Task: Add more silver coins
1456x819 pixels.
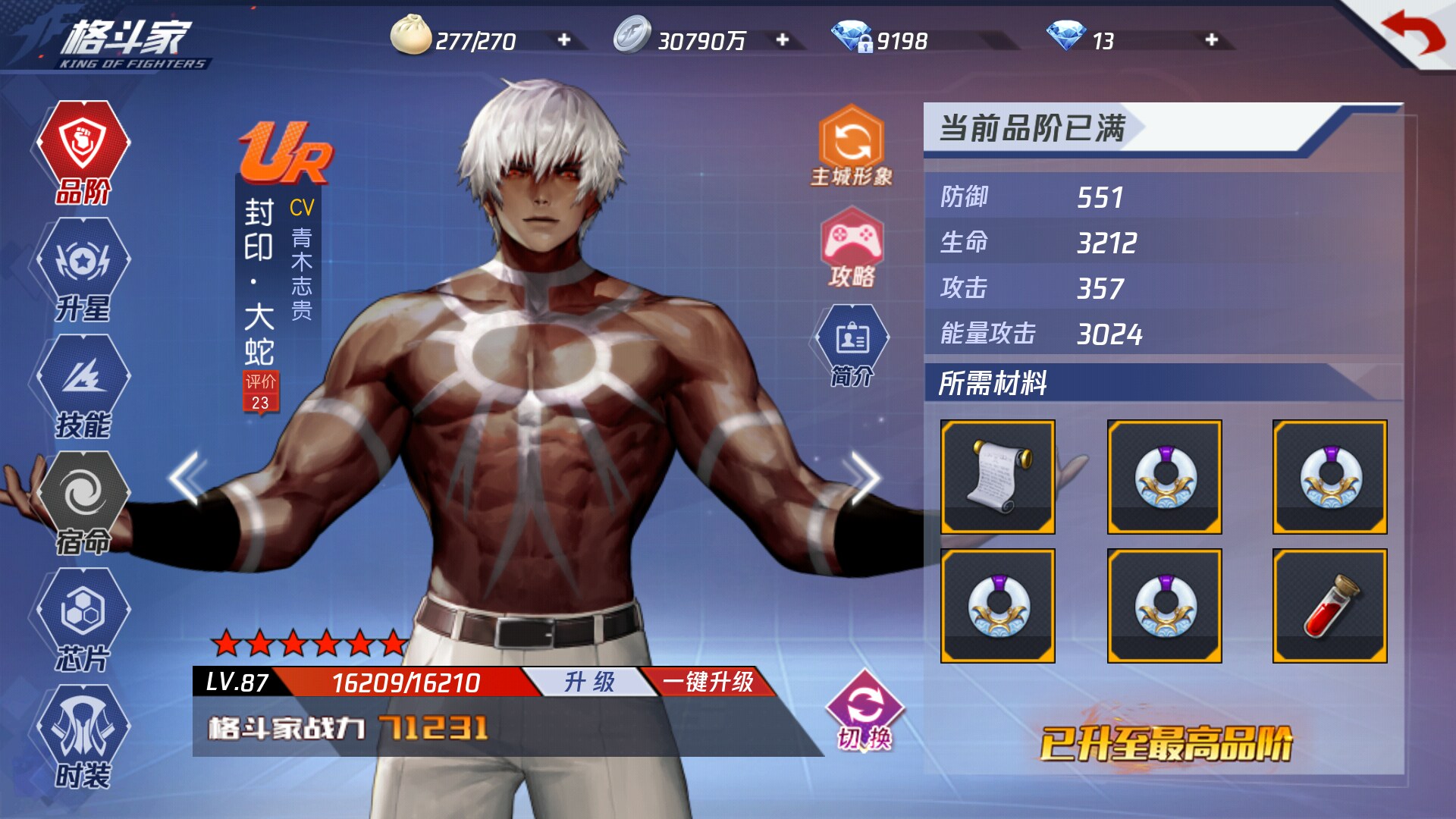Action: click(783, 39)
